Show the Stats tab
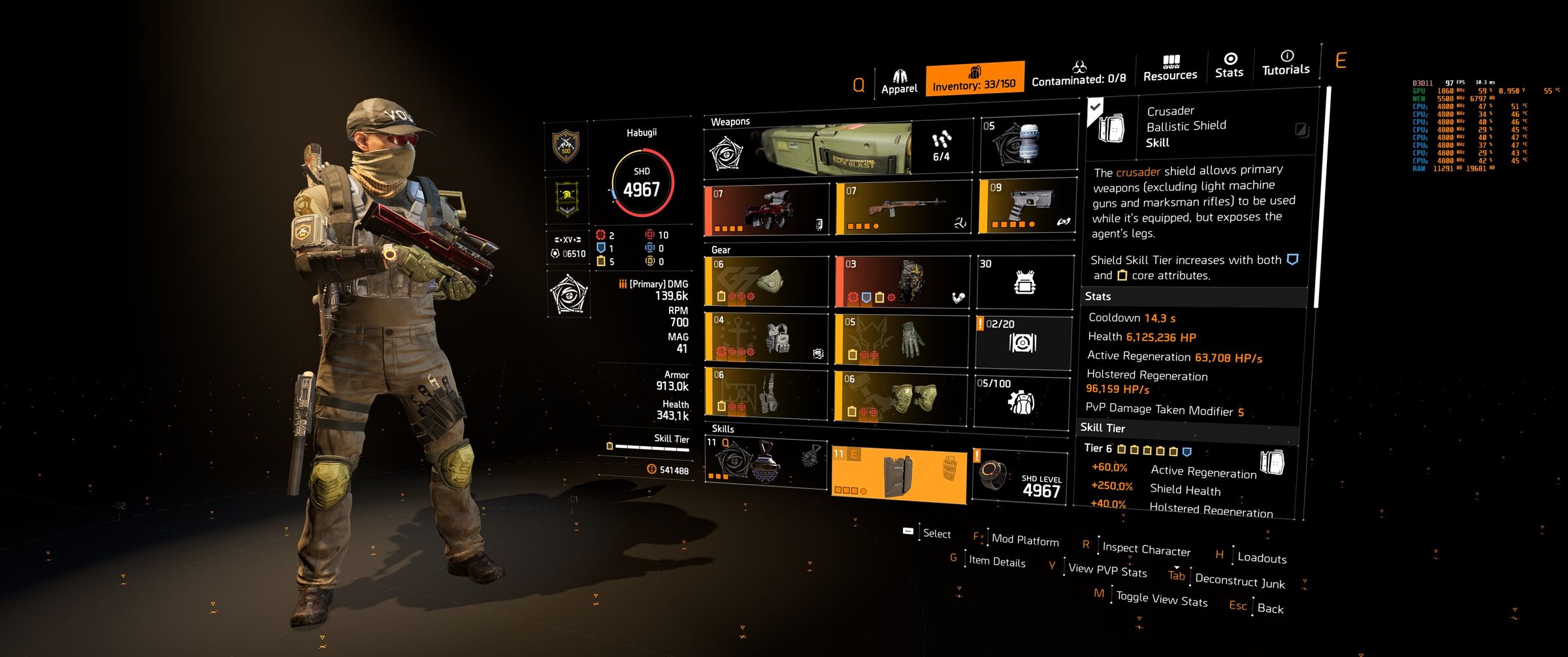1568x657 pixels. (1229, 65)
